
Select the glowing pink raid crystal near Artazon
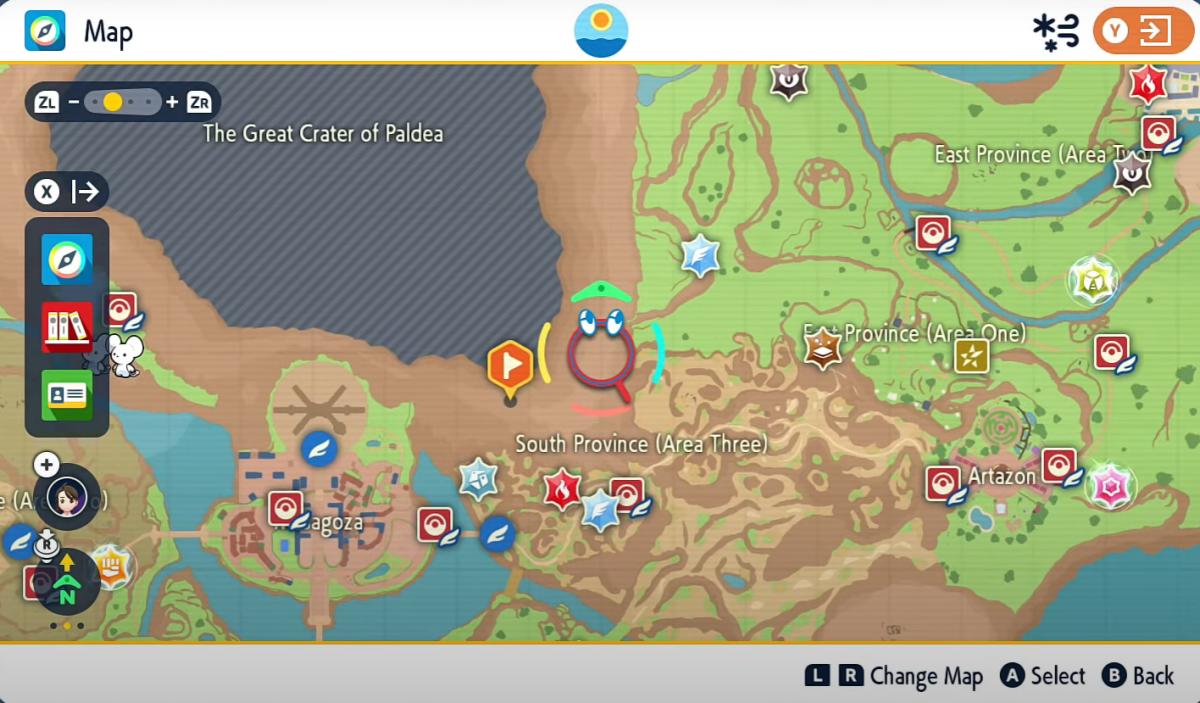1109,486
